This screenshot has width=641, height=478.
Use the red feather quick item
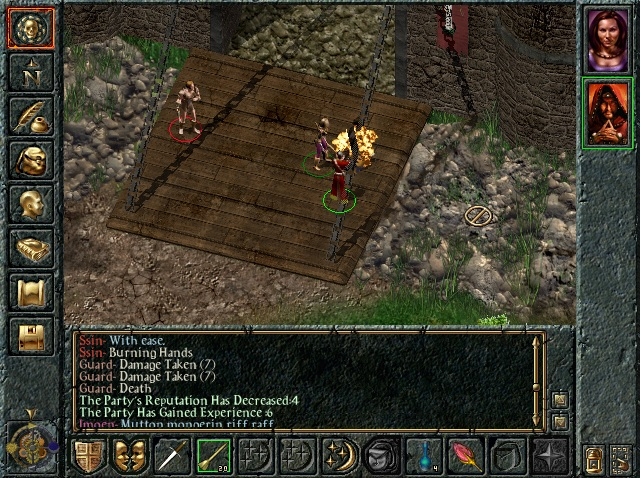click(465, 456)
